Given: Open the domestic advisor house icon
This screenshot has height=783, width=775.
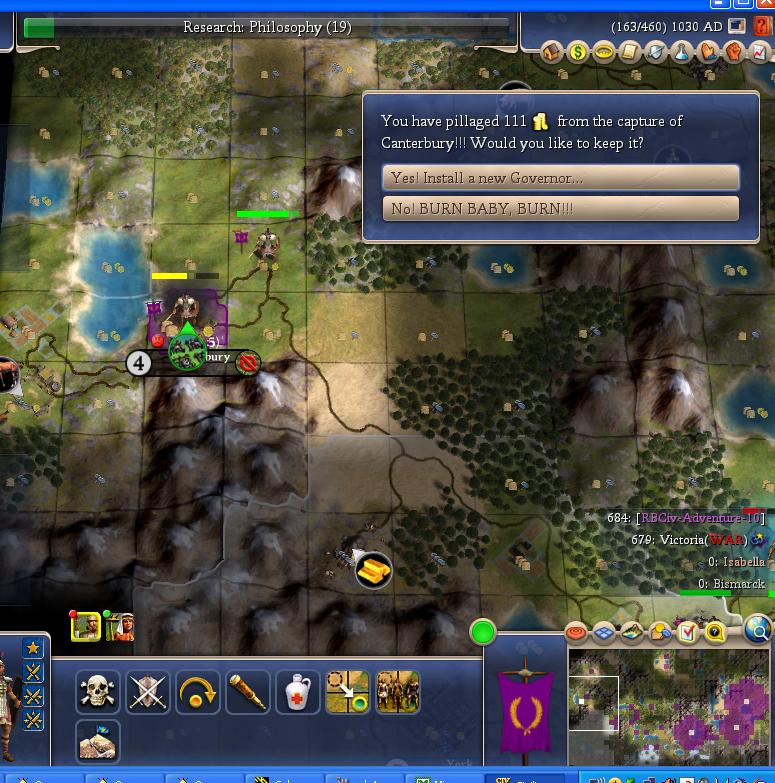Looking at the screenshot, I should (553, 52).
